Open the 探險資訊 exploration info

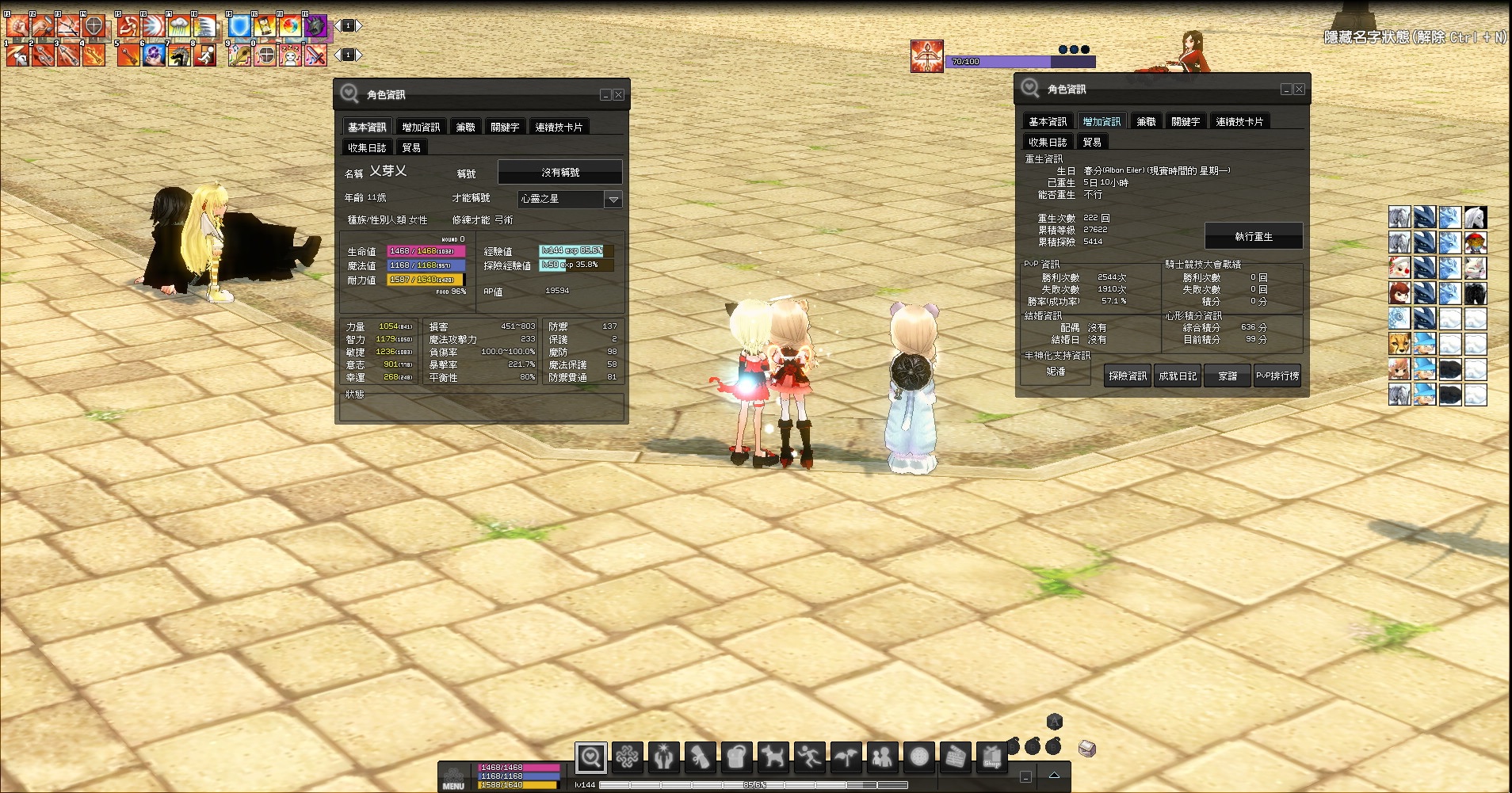(x=1127, y=376)
